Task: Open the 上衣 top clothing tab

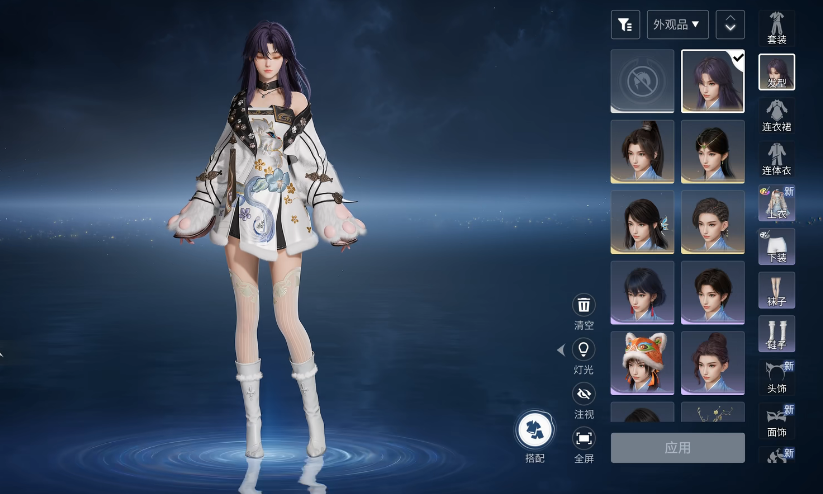Action: 777,203
